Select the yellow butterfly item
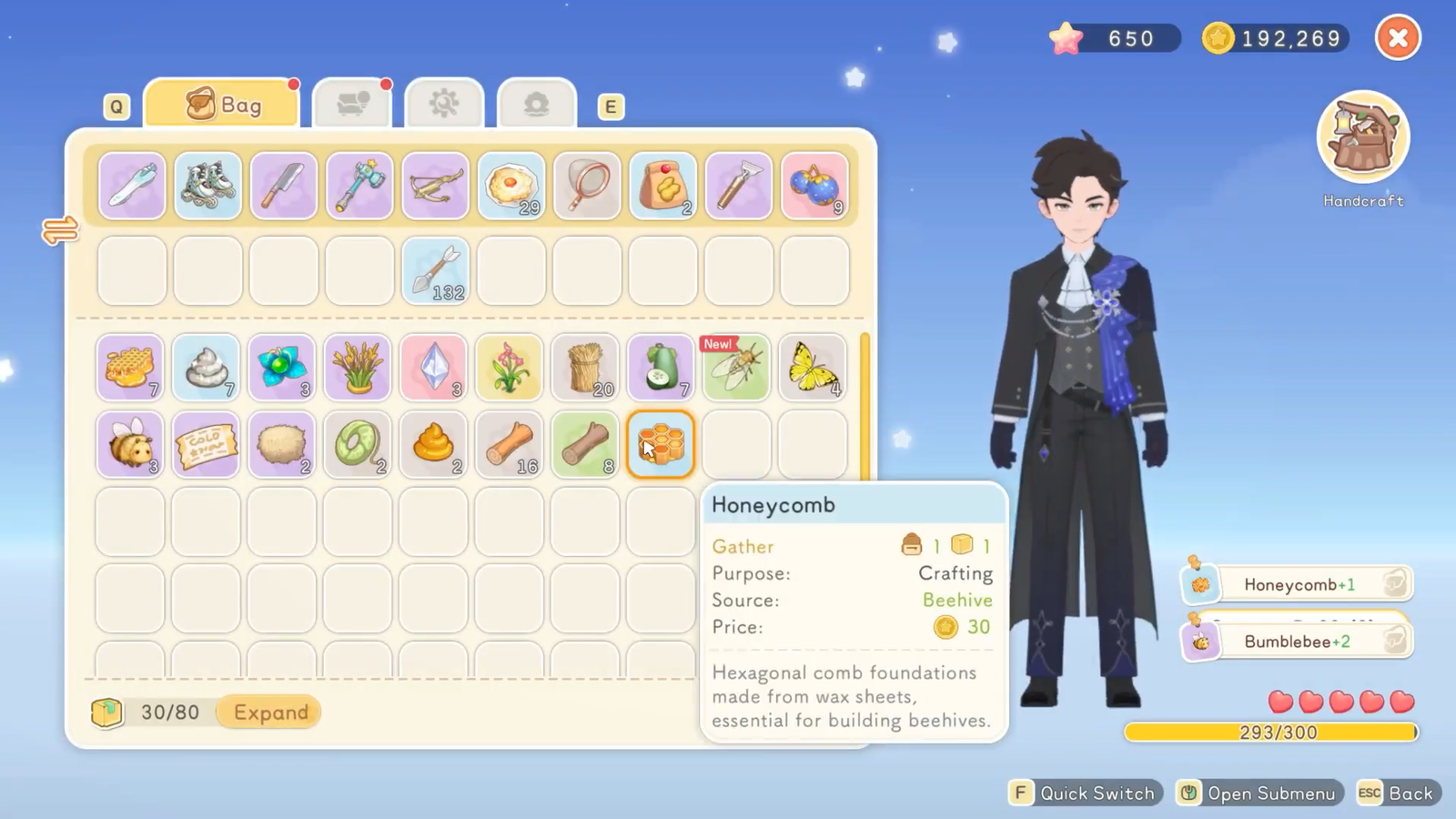1456x819 pixels. [813, 368]
